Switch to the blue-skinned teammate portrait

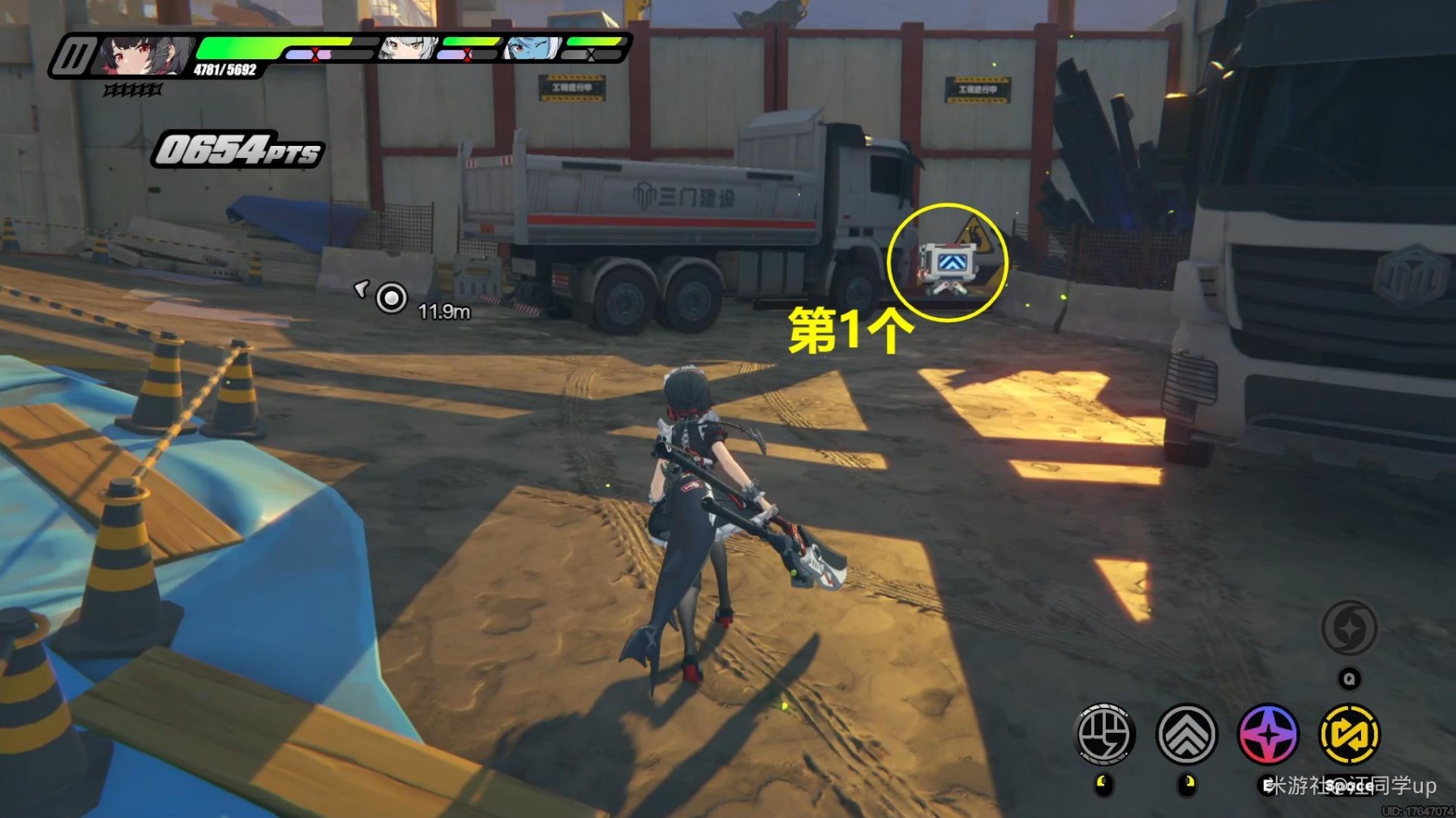(x=533, y=48)
